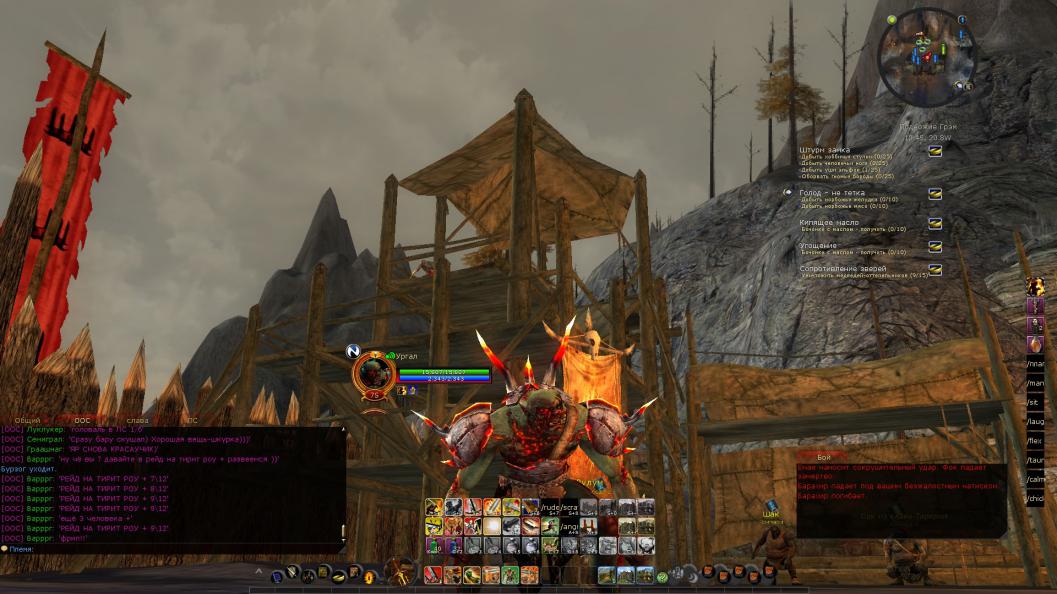
Task: Open the ООС chat tab
Action: click(84, 421)
